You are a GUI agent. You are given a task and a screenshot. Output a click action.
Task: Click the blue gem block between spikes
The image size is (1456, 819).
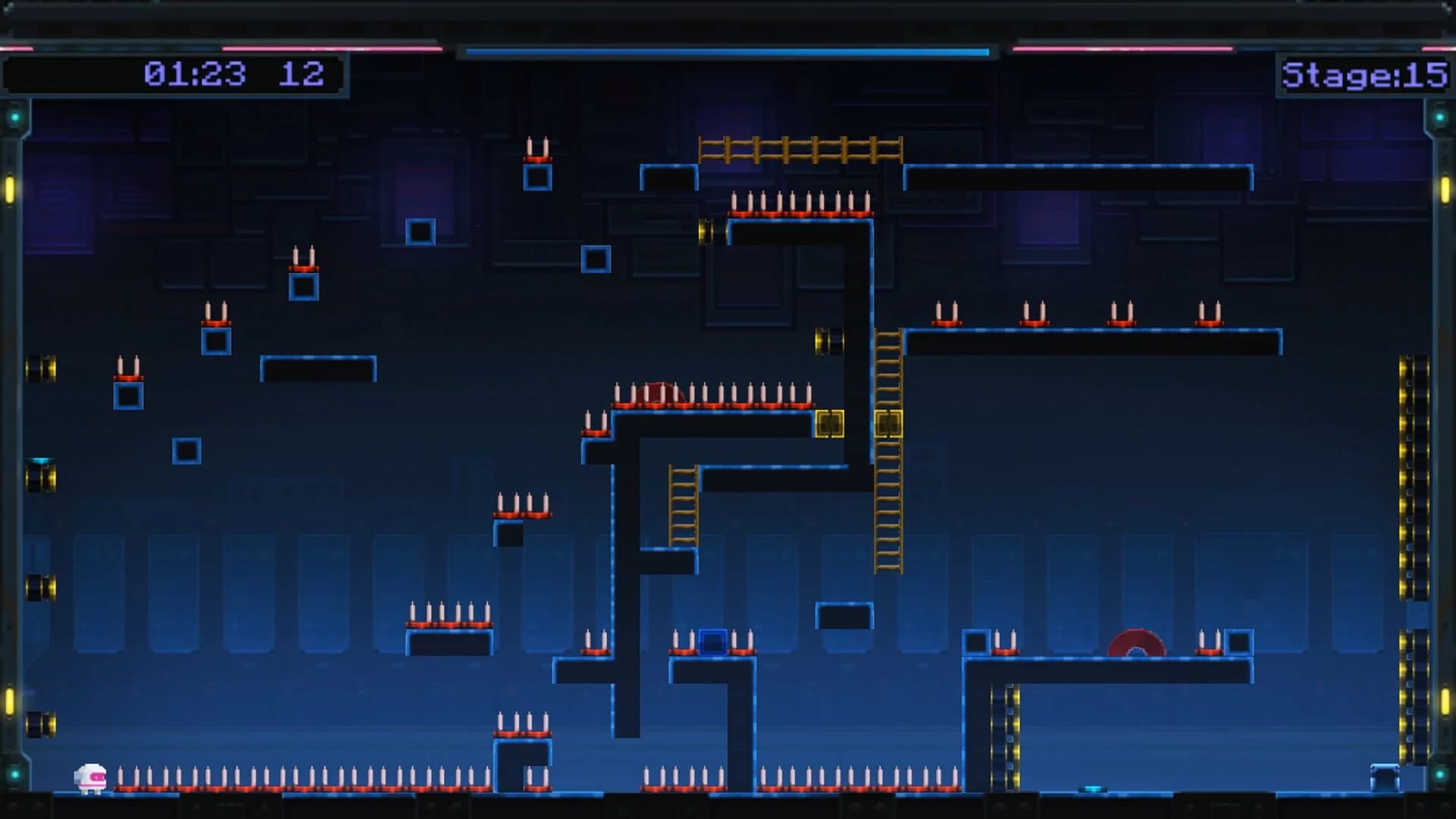[x=713, y=643]
